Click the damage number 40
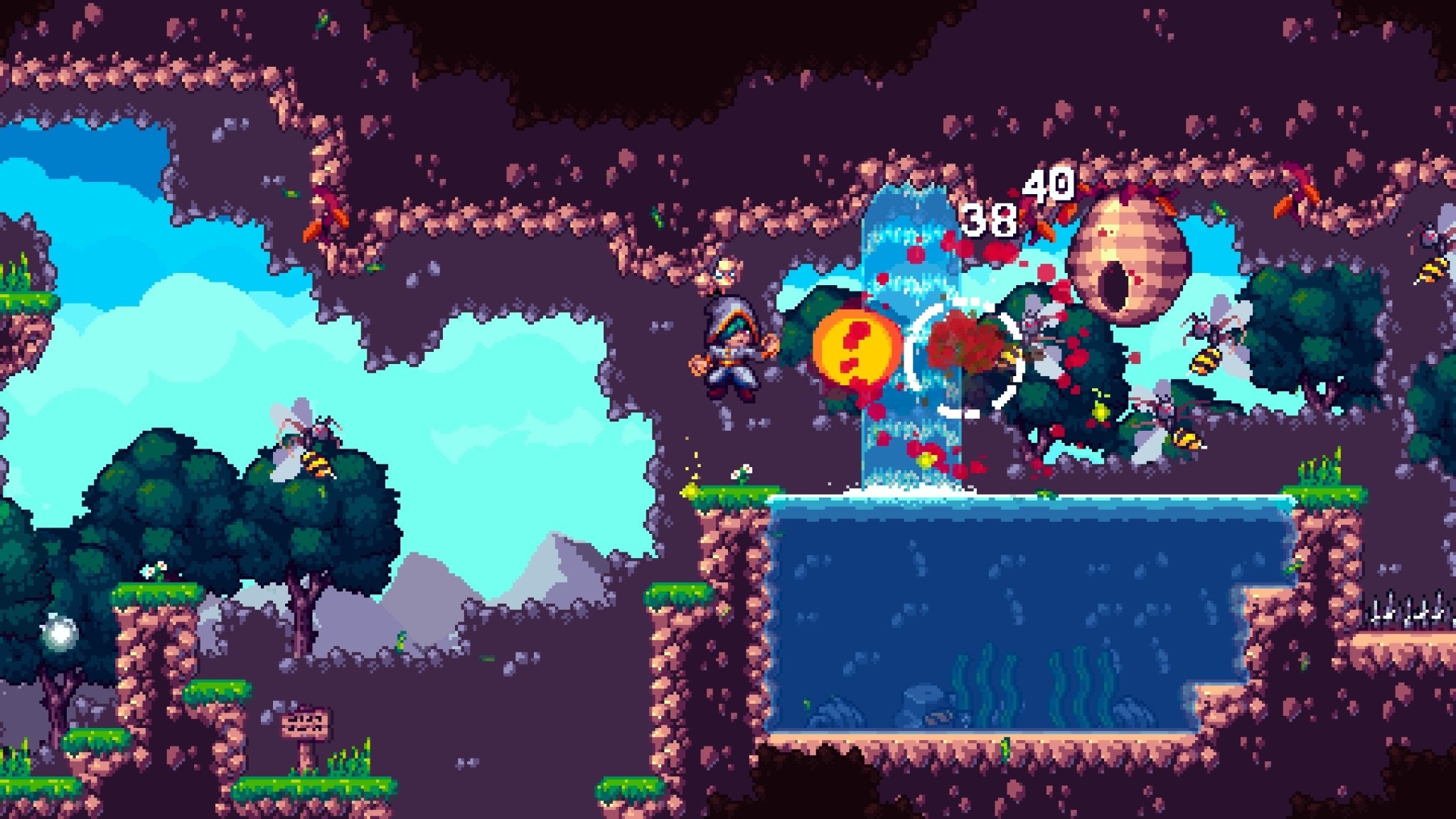This screenshot has height=819, width=1456. pos(1045,187)
